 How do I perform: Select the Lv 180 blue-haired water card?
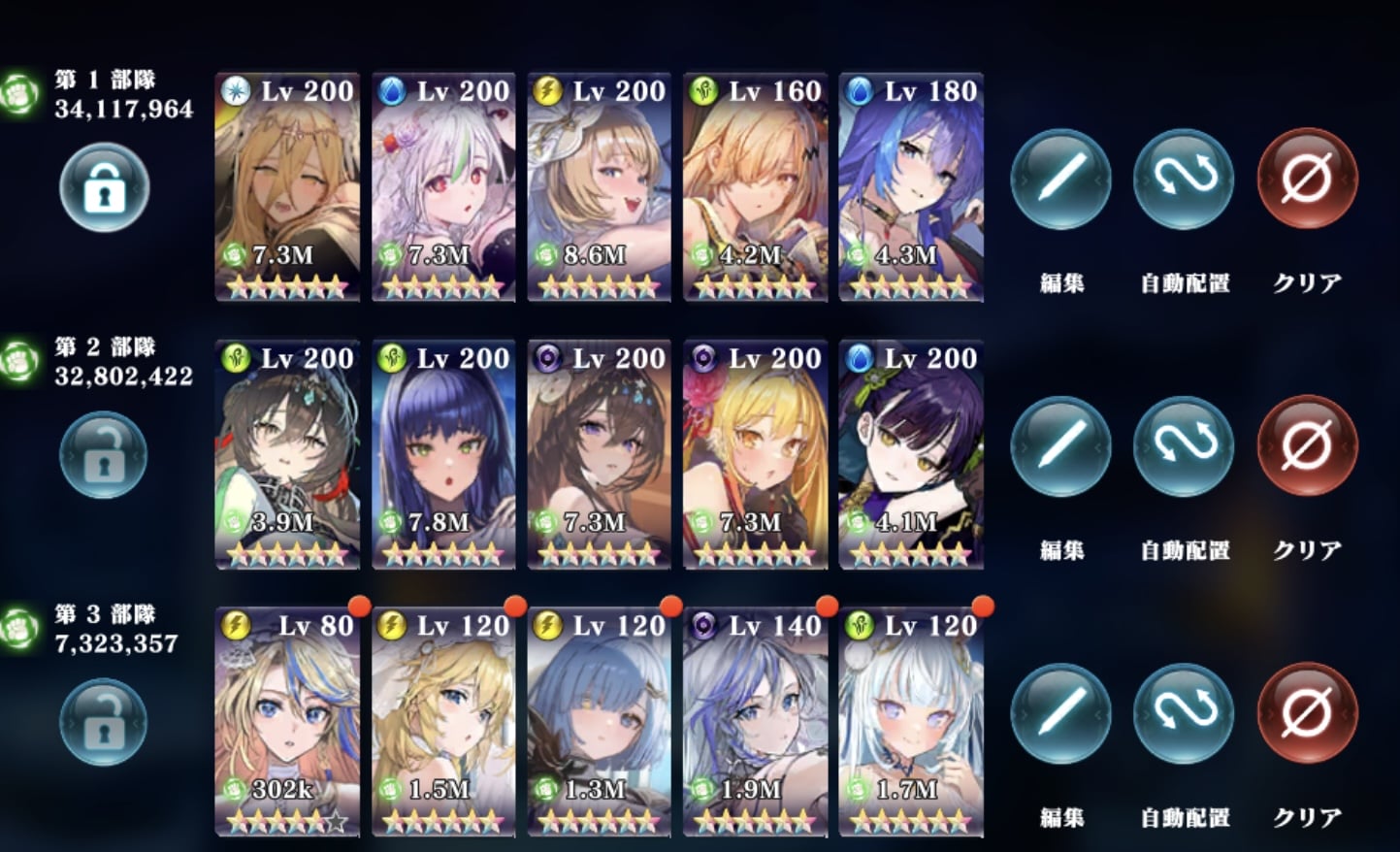(911, 186)
